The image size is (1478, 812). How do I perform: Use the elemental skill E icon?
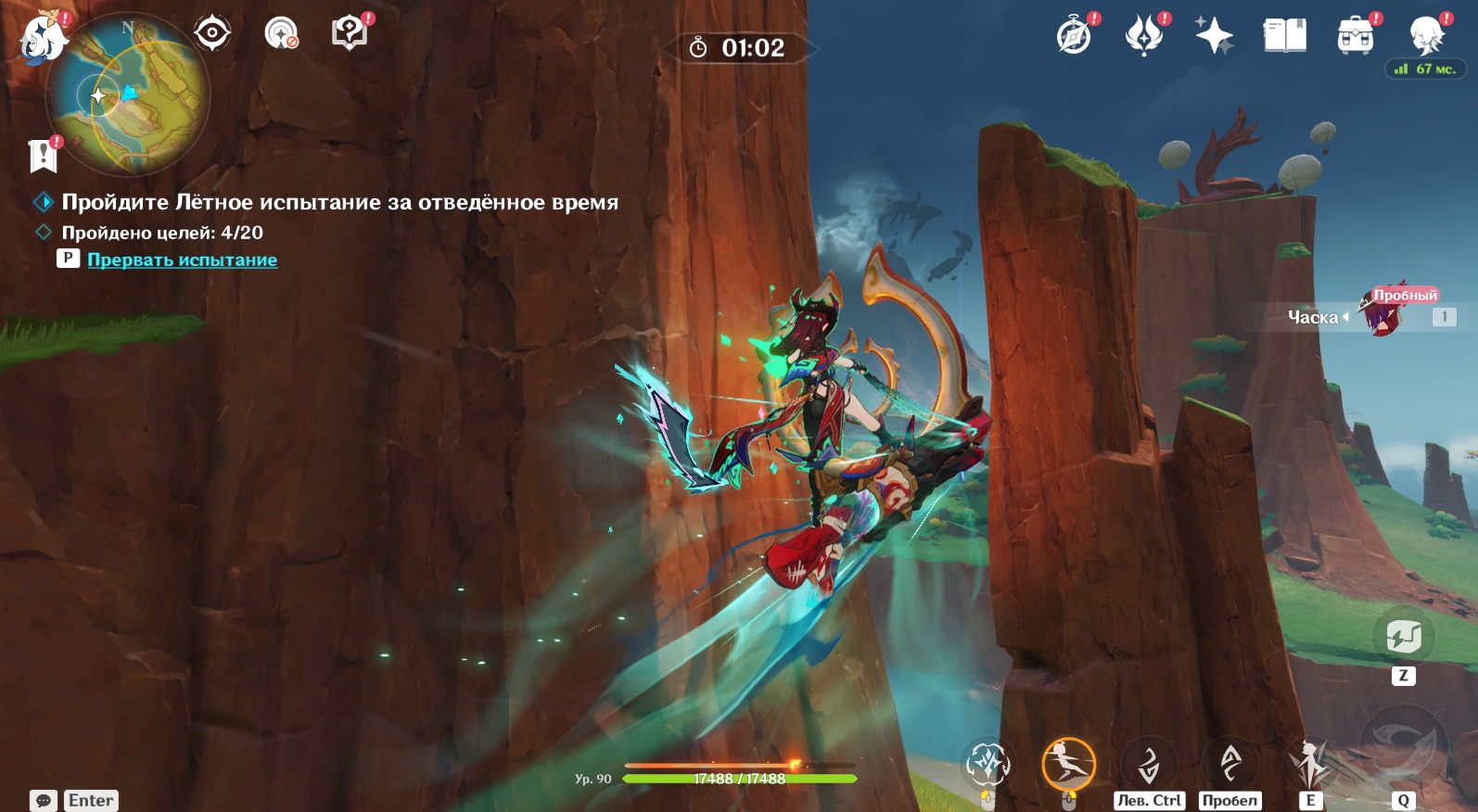pos(1309,765)
